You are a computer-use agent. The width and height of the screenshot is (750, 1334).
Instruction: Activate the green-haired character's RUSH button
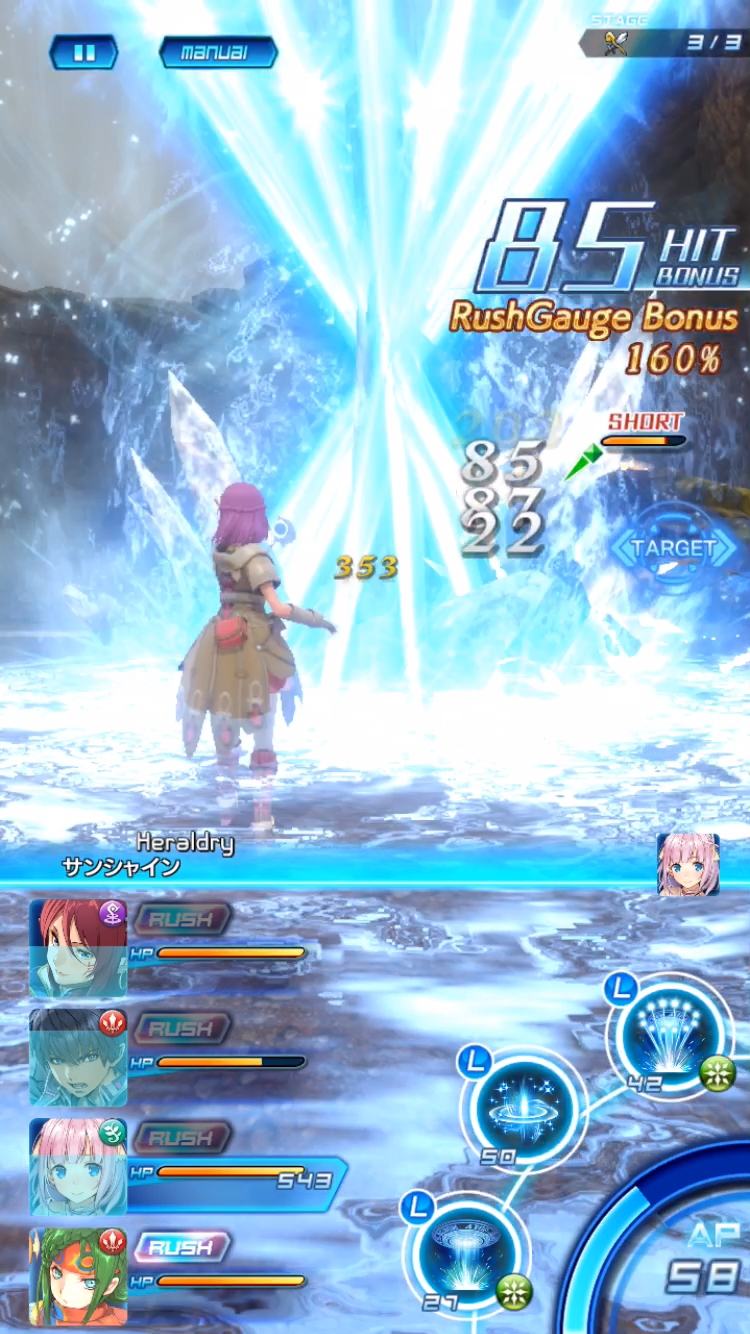tap(181, 1248)
